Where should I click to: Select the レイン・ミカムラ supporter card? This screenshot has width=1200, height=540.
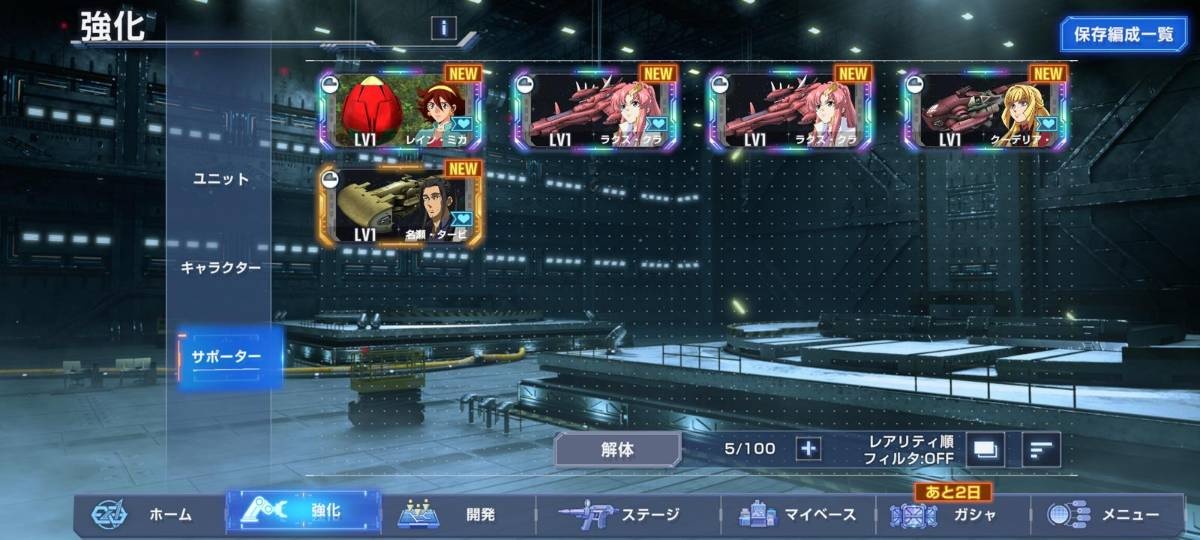[400, 110]
